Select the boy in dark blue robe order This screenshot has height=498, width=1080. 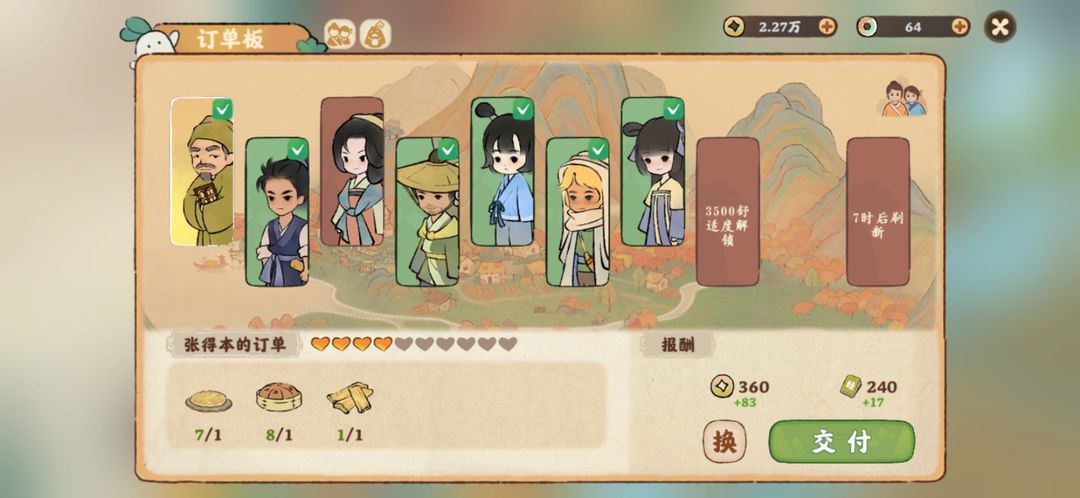(x=277, y=212)
